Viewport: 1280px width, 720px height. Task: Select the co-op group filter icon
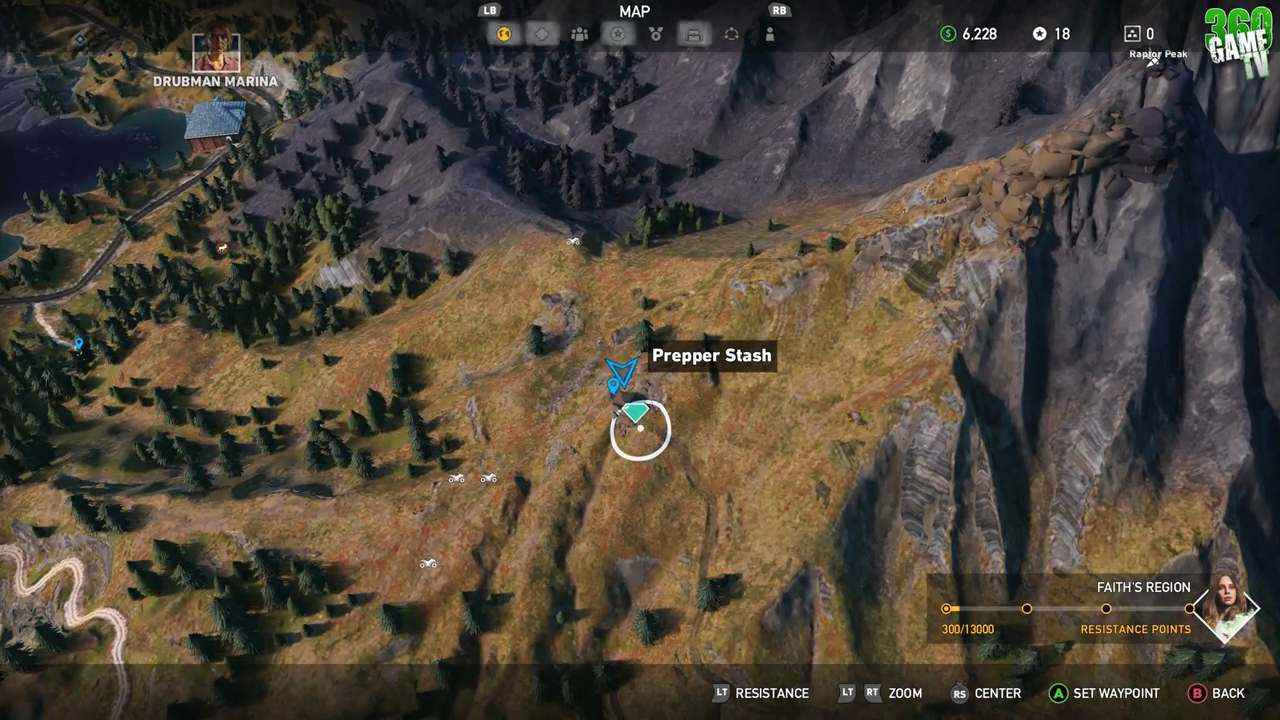[x=578, y=33]
